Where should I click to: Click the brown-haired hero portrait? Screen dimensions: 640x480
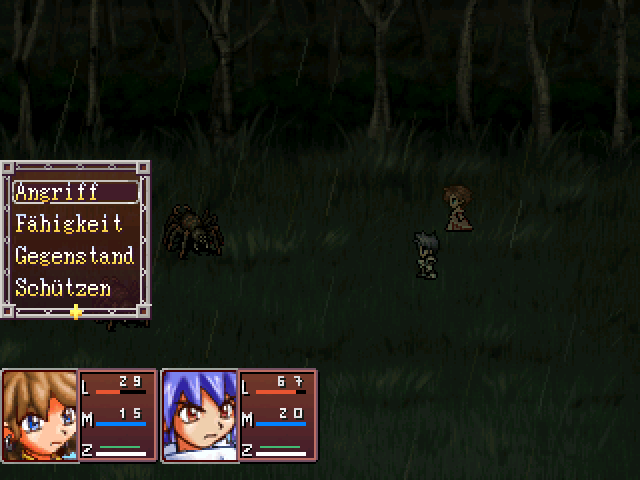click(40, 415)
